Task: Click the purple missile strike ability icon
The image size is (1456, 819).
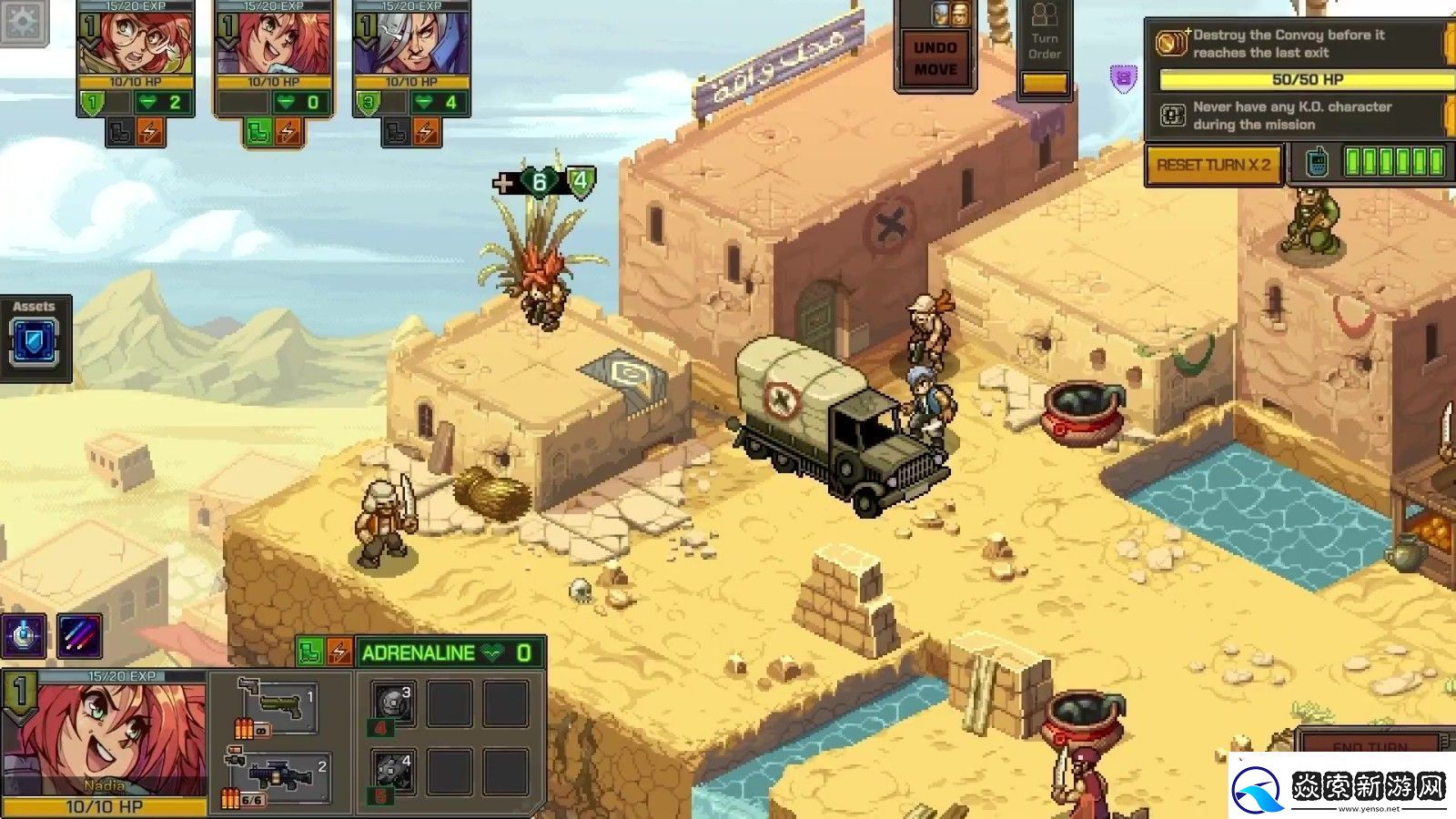Action: tap(79, 634)
